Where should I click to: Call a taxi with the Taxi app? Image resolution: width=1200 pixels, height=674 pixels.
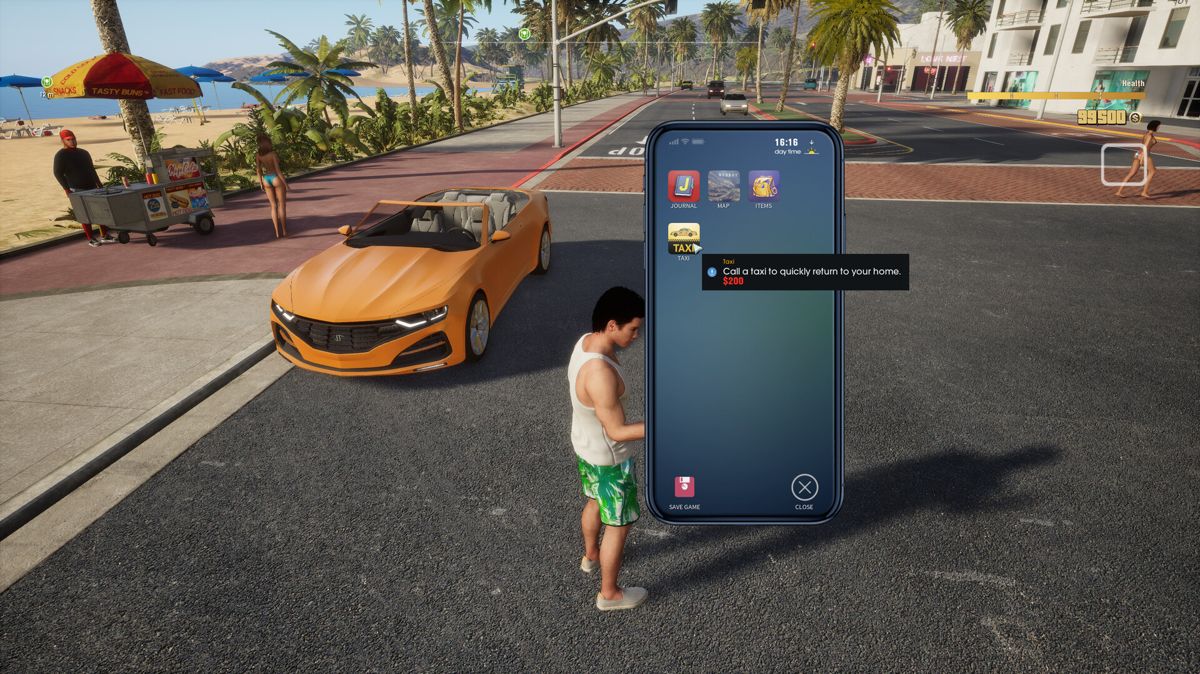(684, 238)
